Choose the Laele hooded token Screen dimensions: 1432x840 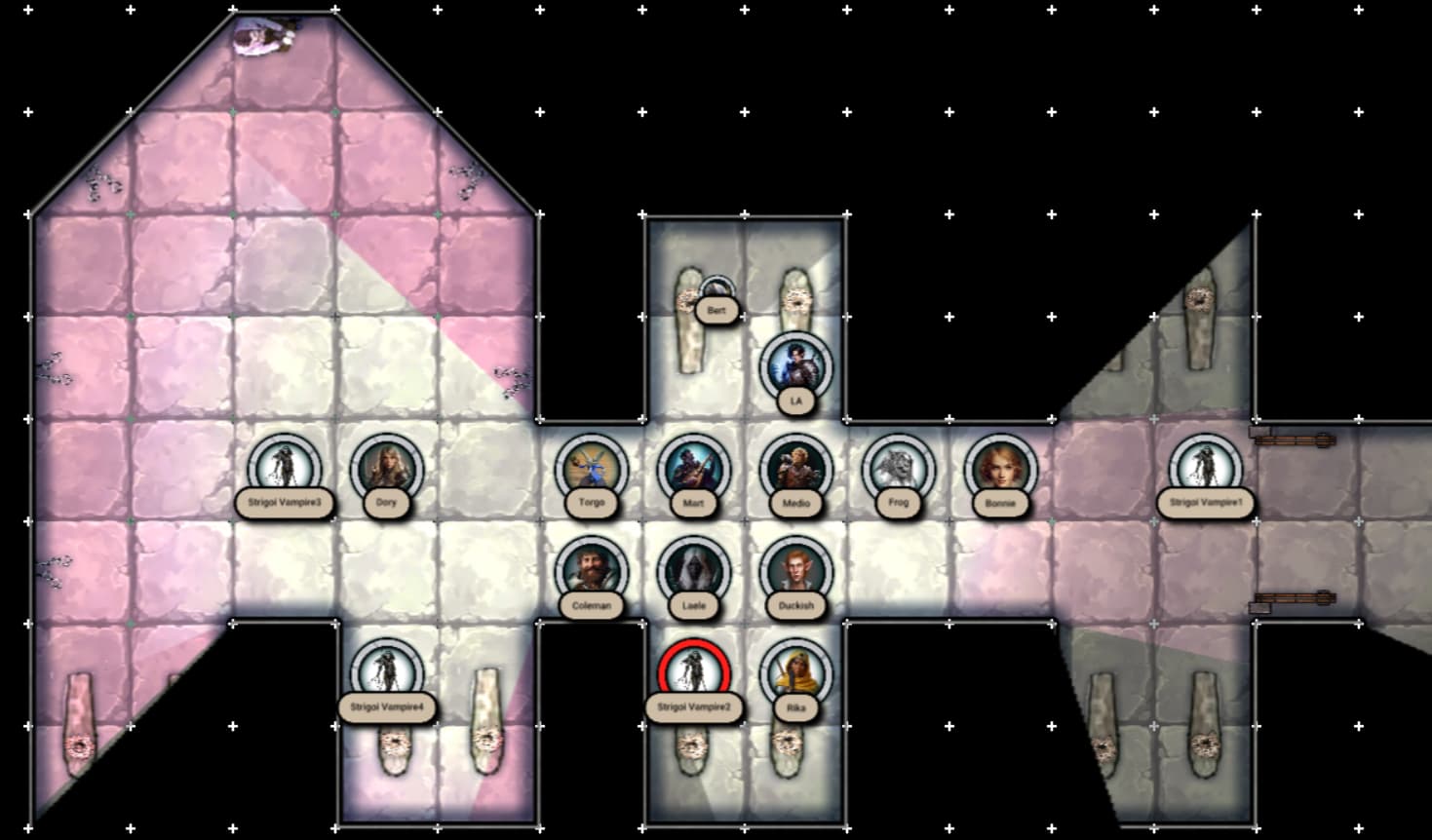click(x=694, y=572)
